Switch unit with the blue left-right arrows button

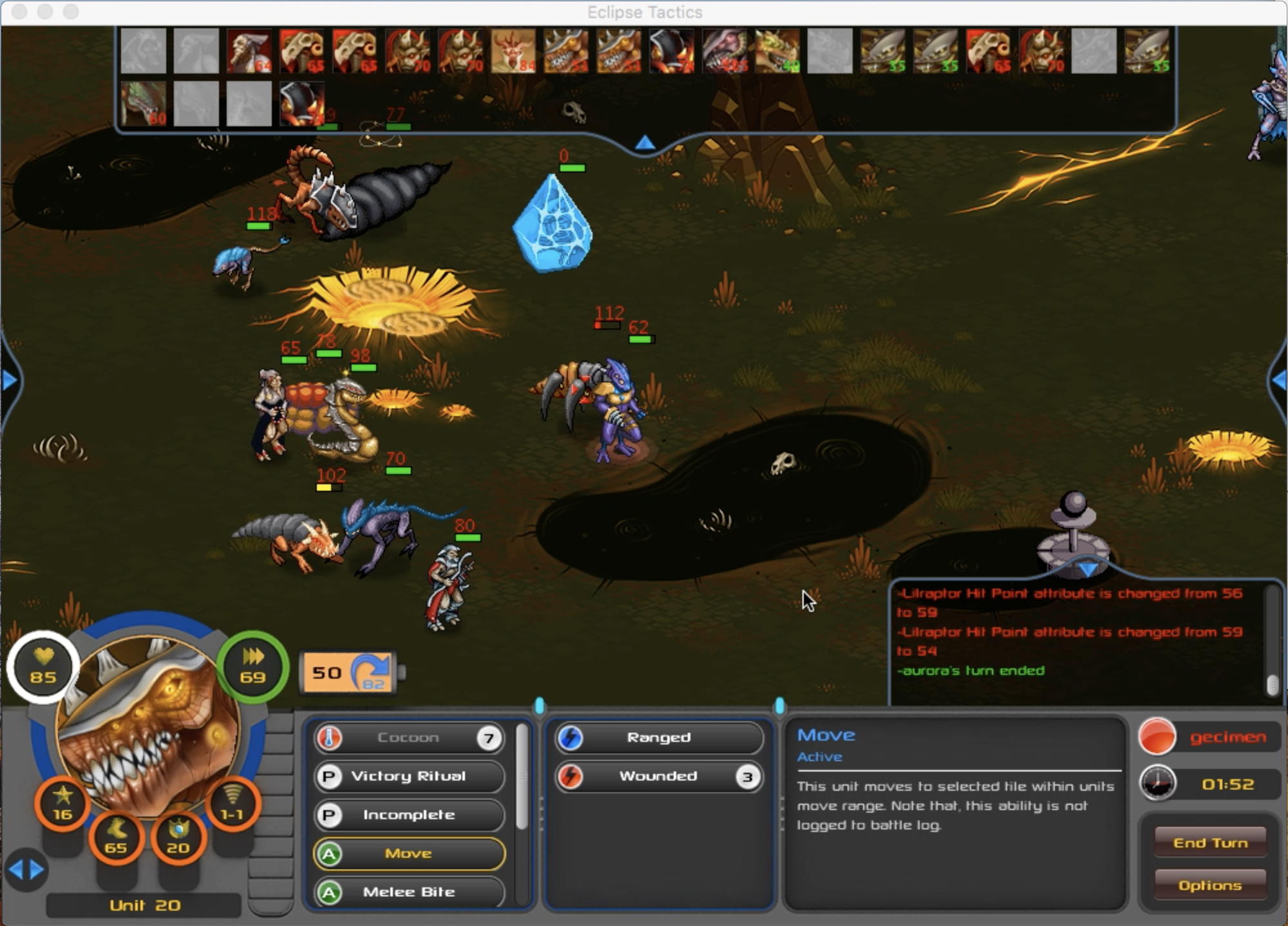[x=26, y=870]
